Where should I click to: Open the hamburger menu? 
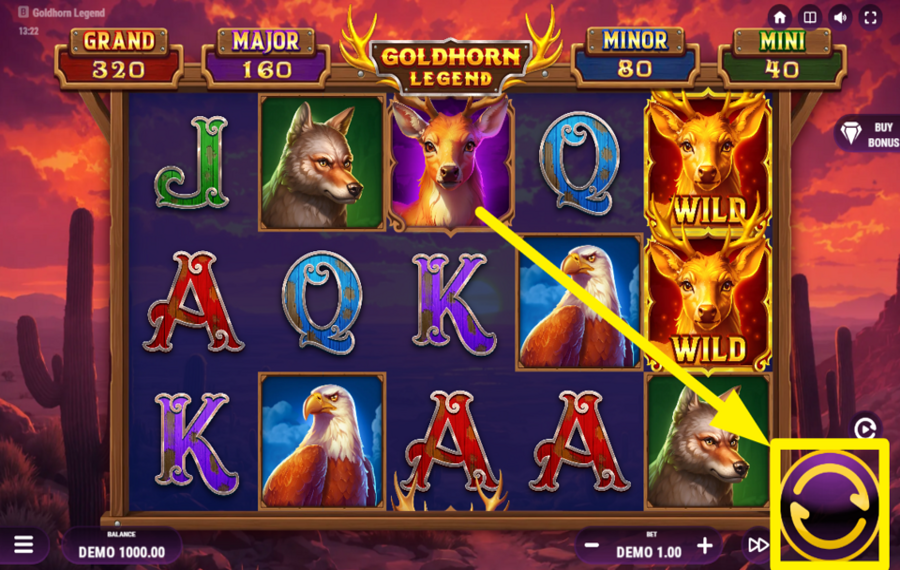(24, 545)
